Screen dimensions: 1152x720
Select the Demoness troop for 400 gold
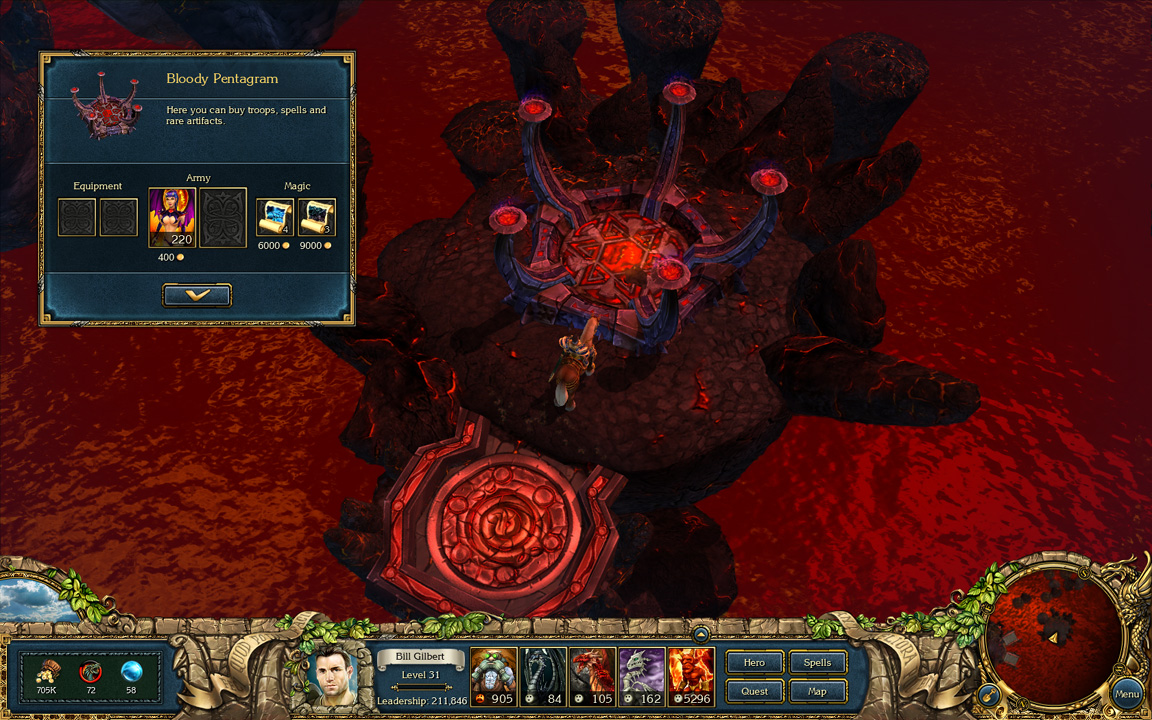coord(172,217)
